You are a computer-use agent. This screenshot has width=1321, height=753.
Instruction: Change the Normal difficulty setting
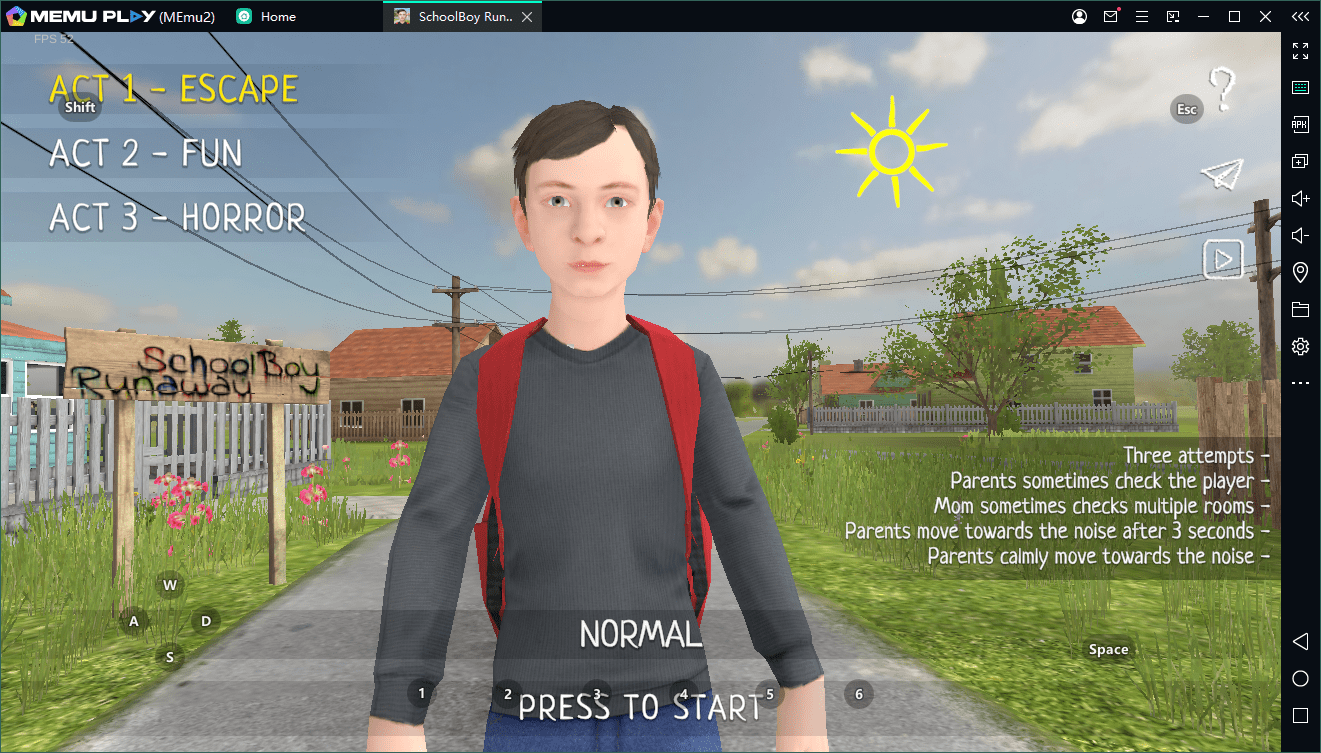(x=640, y=634)
